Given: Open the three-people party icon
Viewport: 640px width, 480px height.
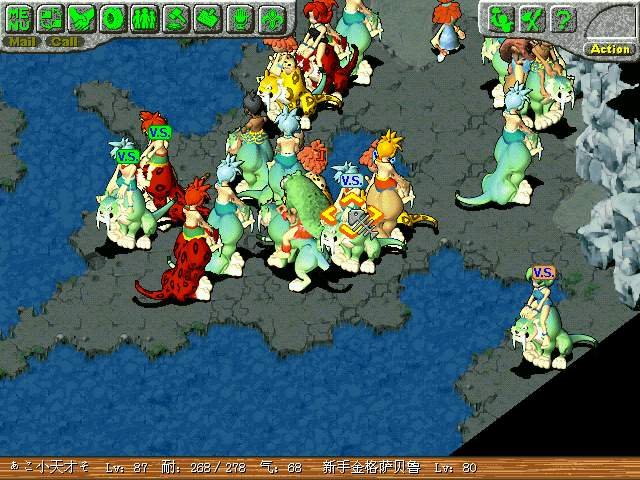Looking at the screenshot, I should (145, 17).
